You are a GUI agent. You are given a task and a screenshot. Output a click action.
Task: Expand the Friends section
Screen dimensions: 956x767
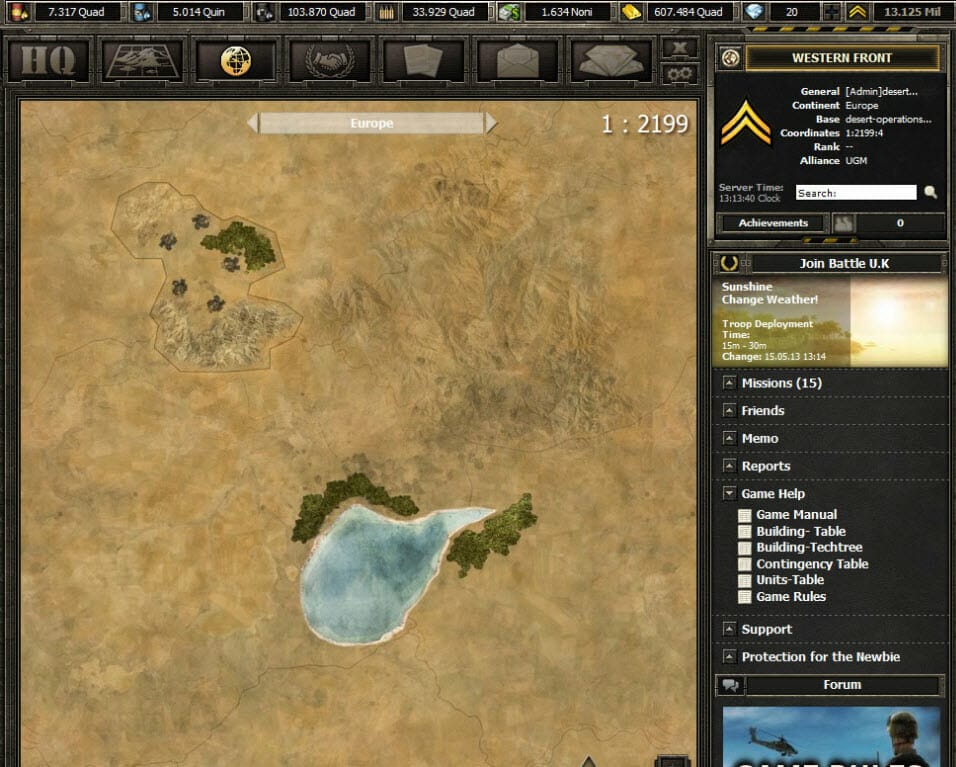point(762,411)
